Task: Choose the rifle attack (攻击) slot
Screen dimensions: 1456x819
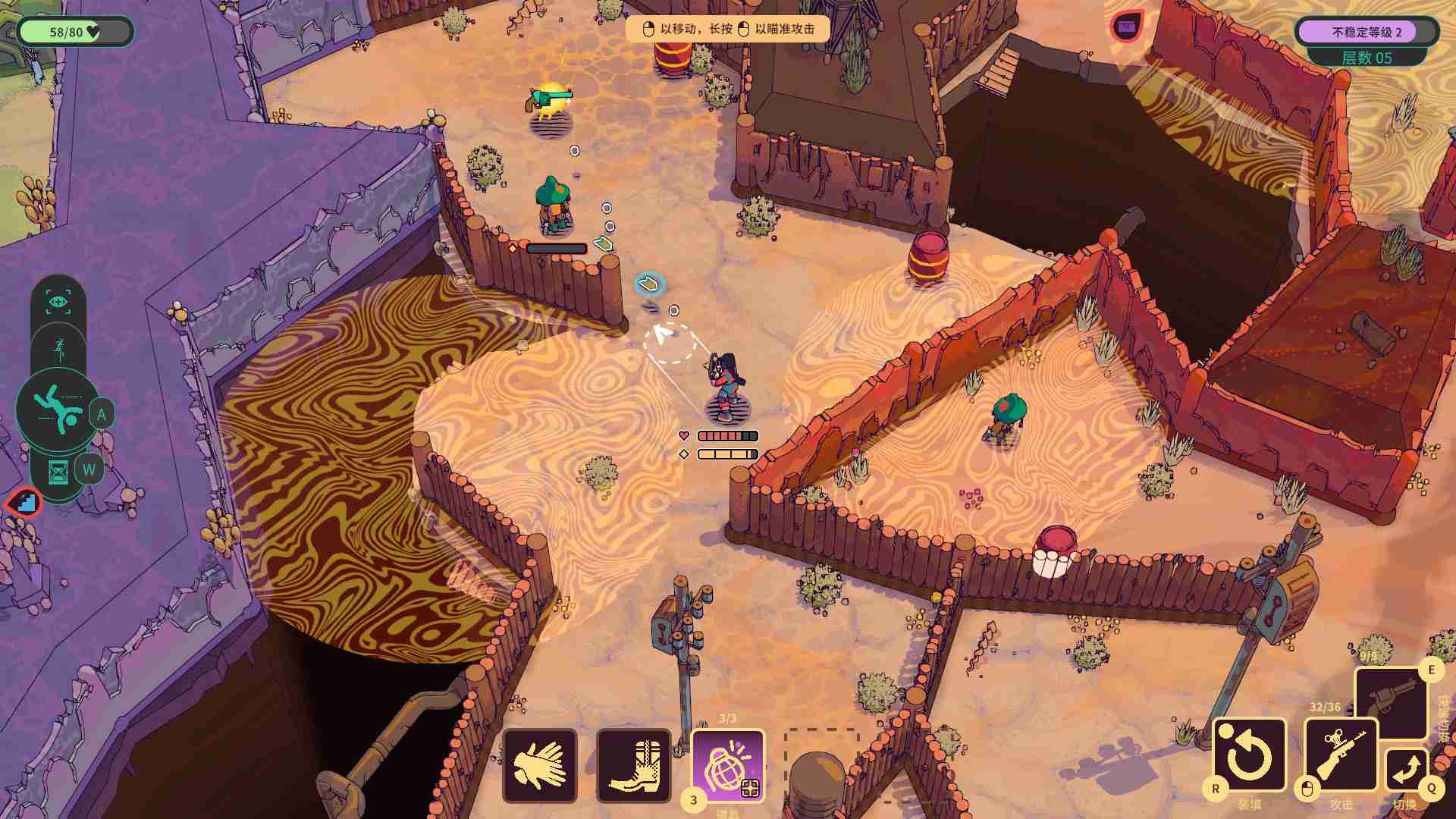Action: [x=1340, y=755]
